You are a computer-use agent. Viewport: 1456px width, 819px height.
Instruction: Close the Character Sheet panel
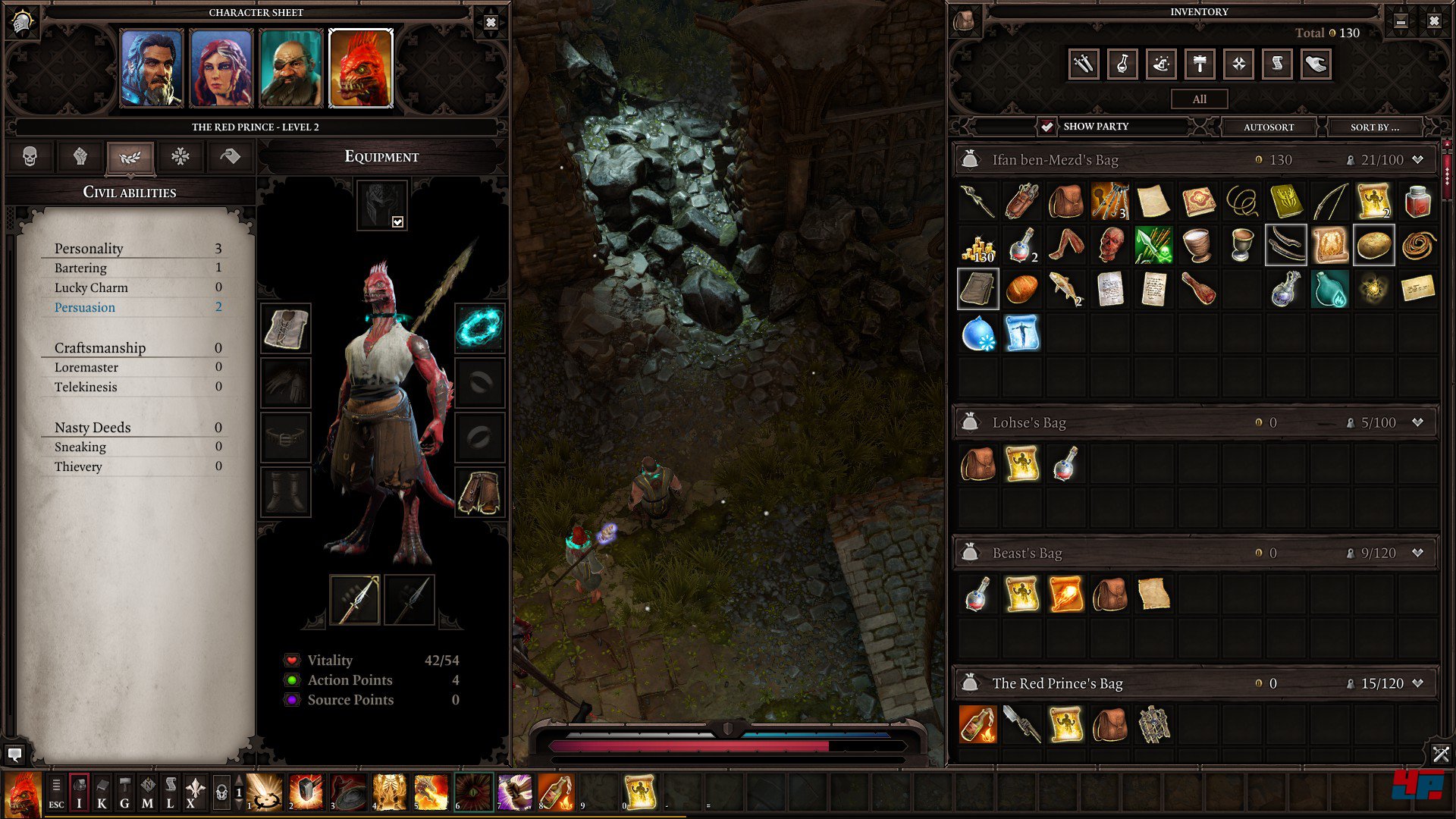[x=491, y=23]
